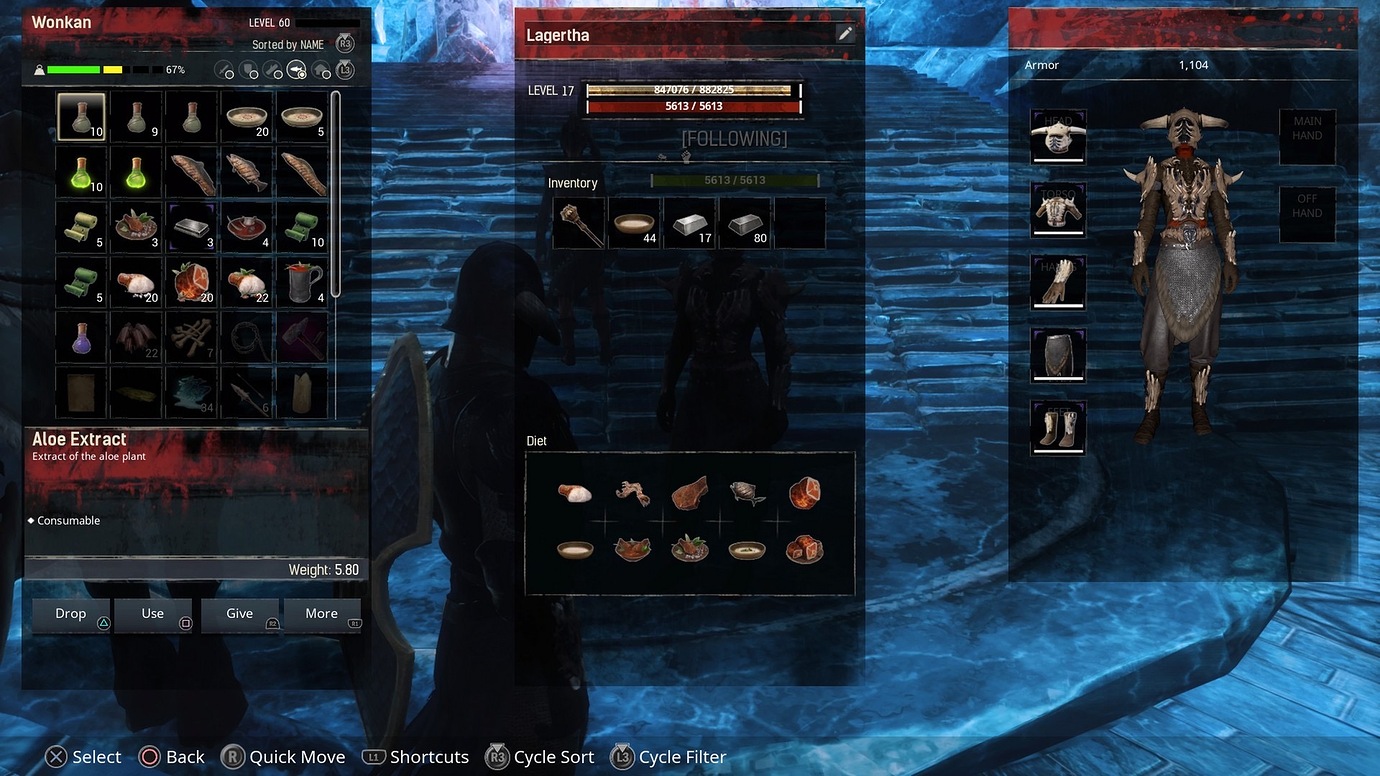Select the shield armor filter icon

coord(247,70)
